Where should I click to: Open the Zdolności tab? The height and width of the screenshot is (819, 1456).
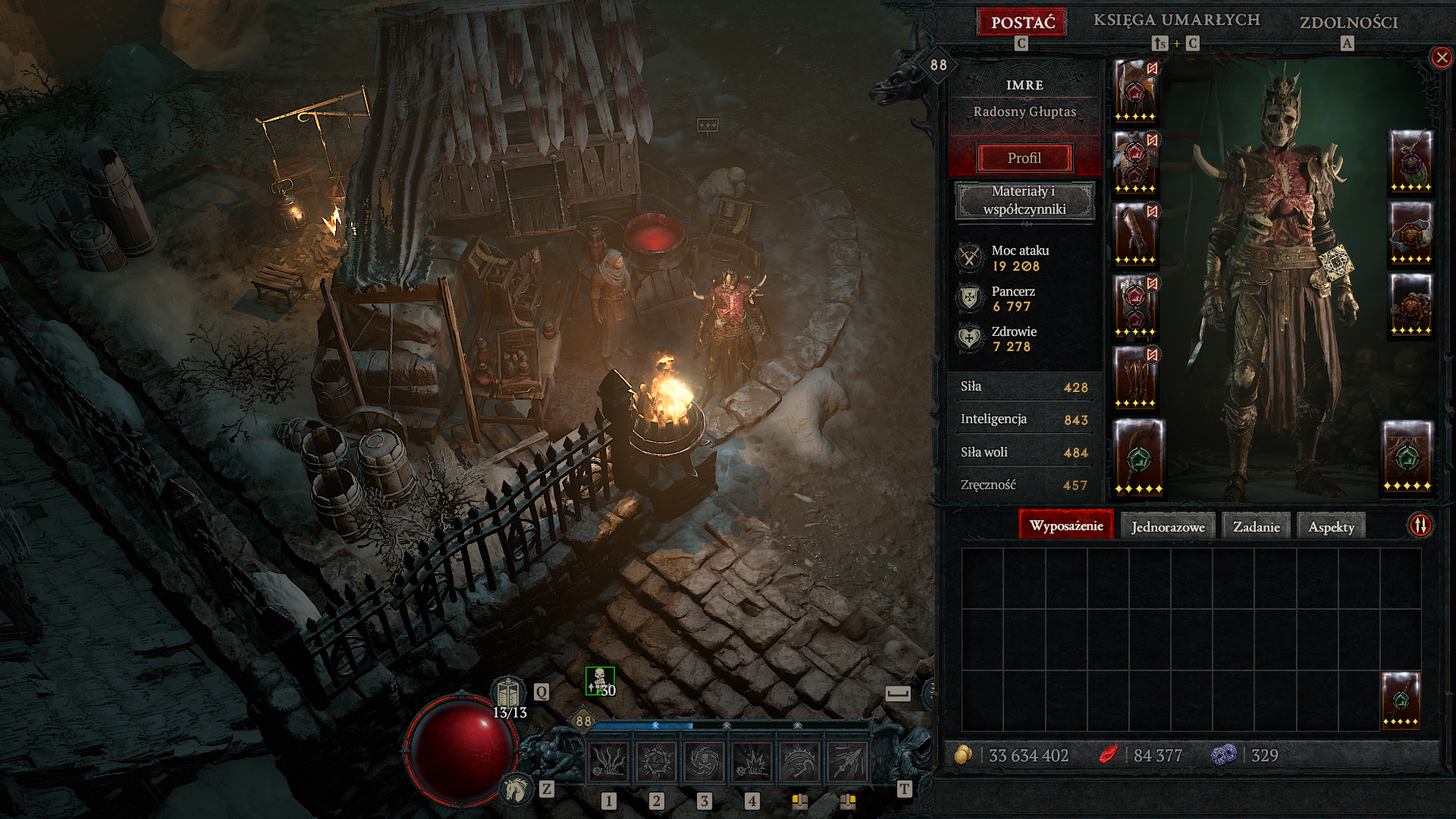point(1348,23)
